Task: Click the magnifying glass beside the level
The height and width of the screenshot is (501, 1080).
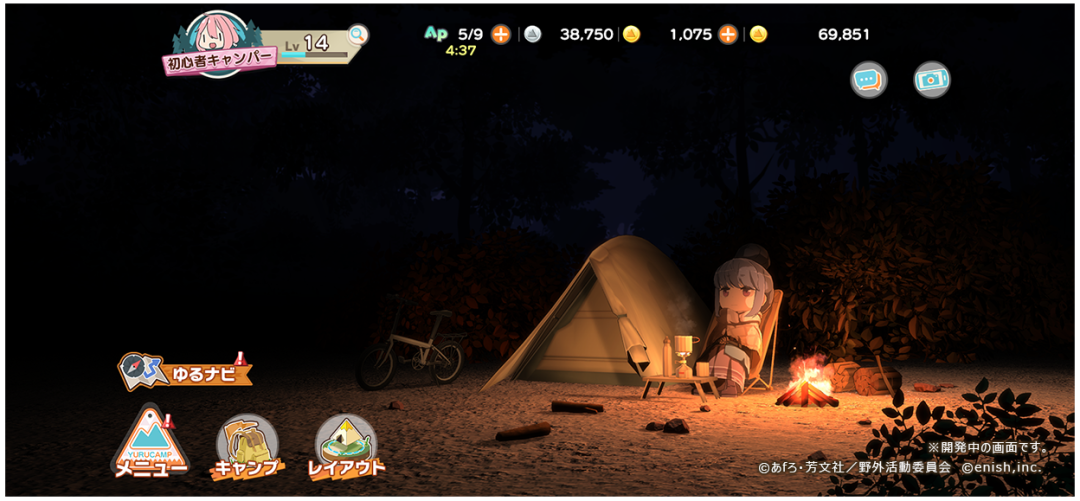Action: (x=357, y=36)
